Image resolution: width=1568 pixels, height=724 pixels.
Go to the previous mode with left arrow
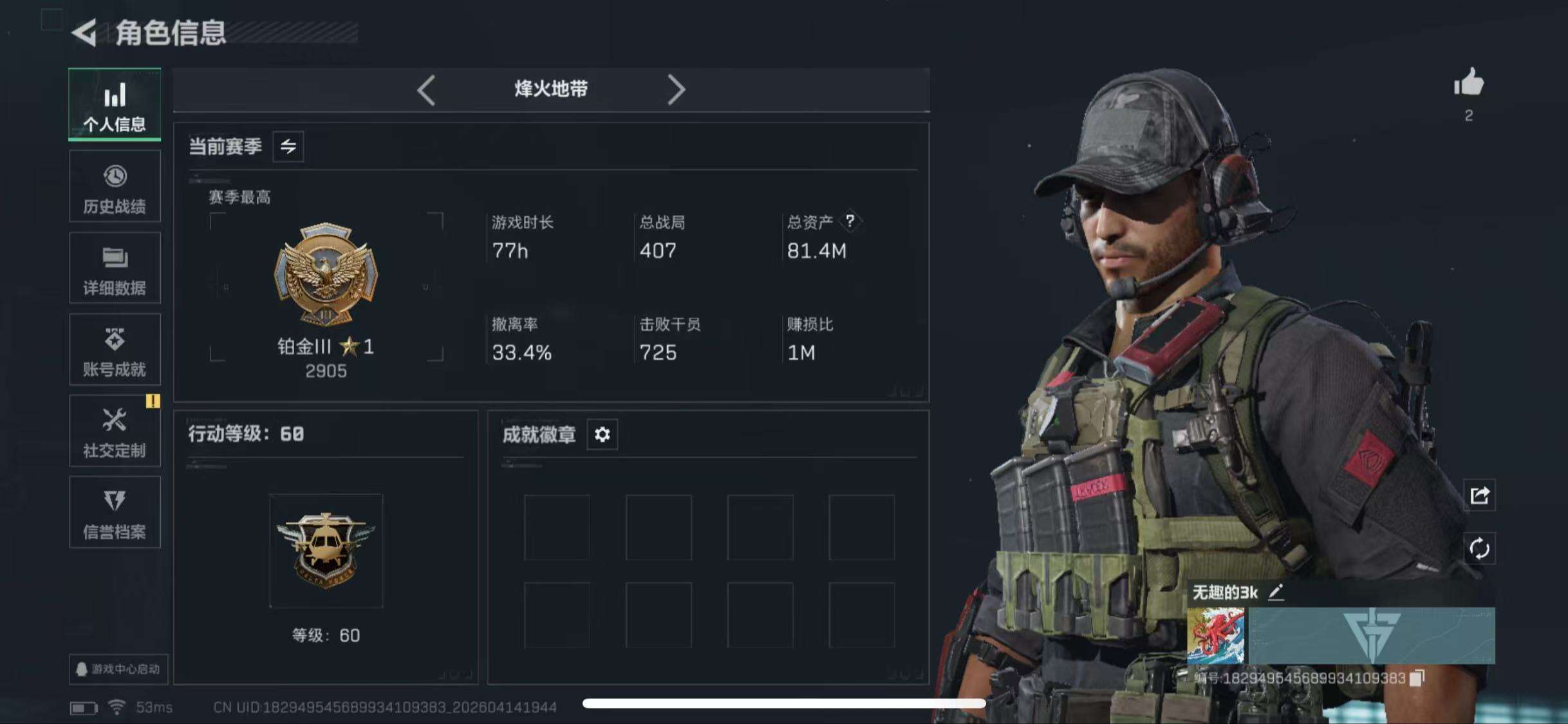tap(427, 89)
